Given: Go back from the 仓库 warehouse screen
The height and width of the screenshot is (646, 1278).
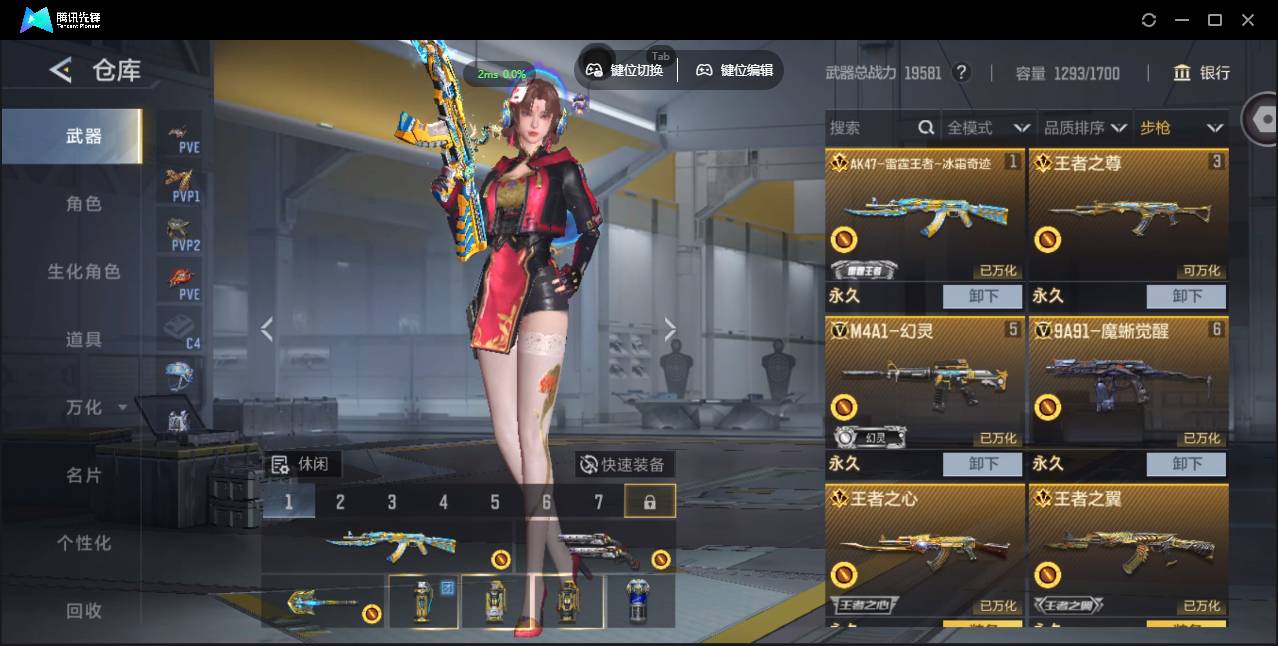Looking at the screenshot, I should pos(61,70).
